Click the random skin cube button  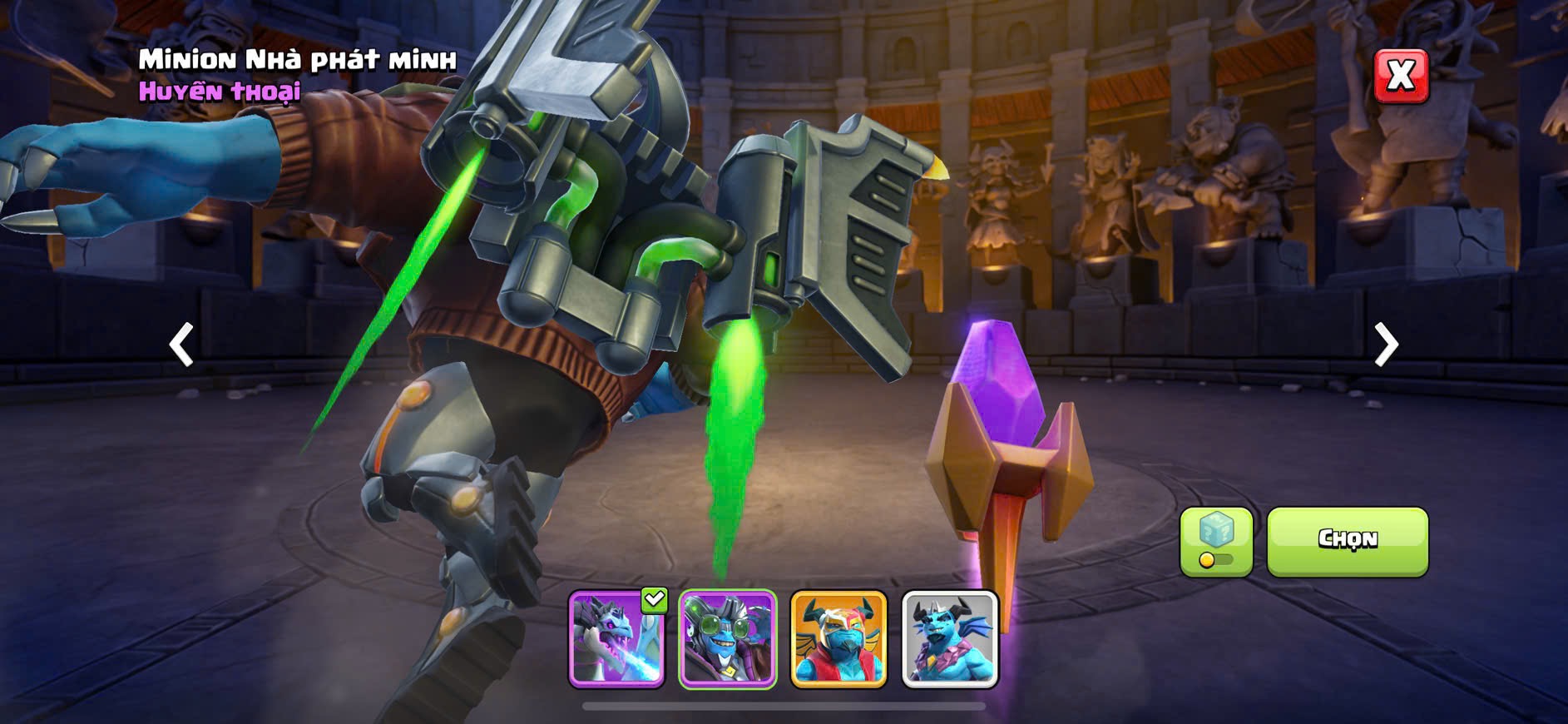1216,541
